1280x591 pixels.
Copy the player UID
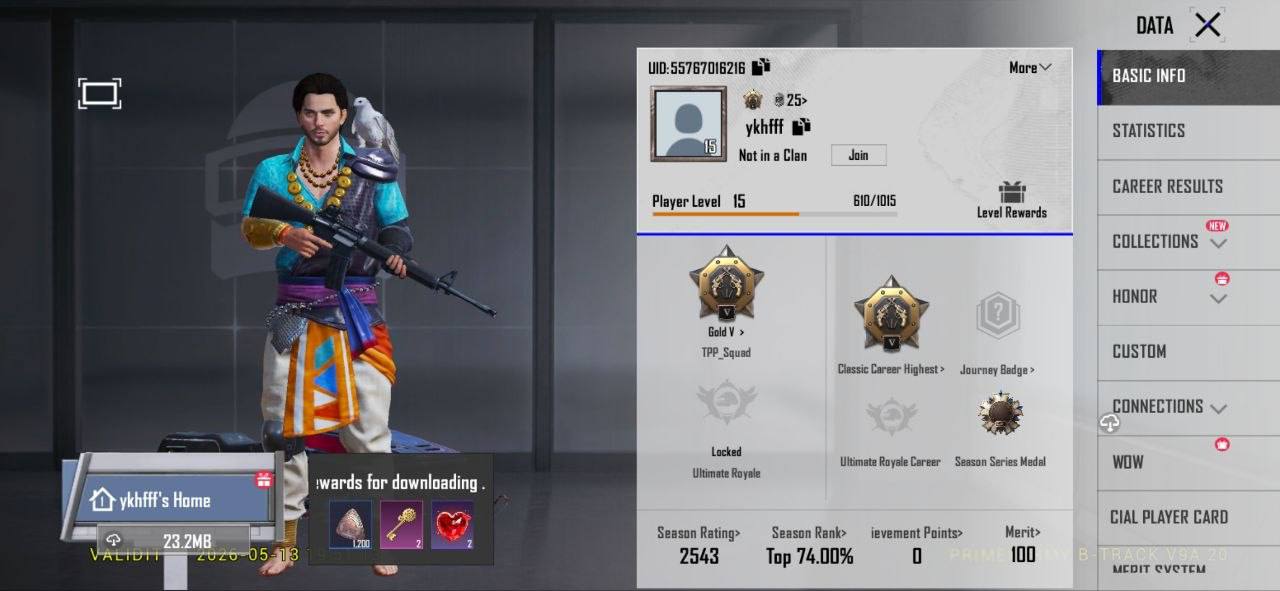pyautogui.click(x=761, y=67)
